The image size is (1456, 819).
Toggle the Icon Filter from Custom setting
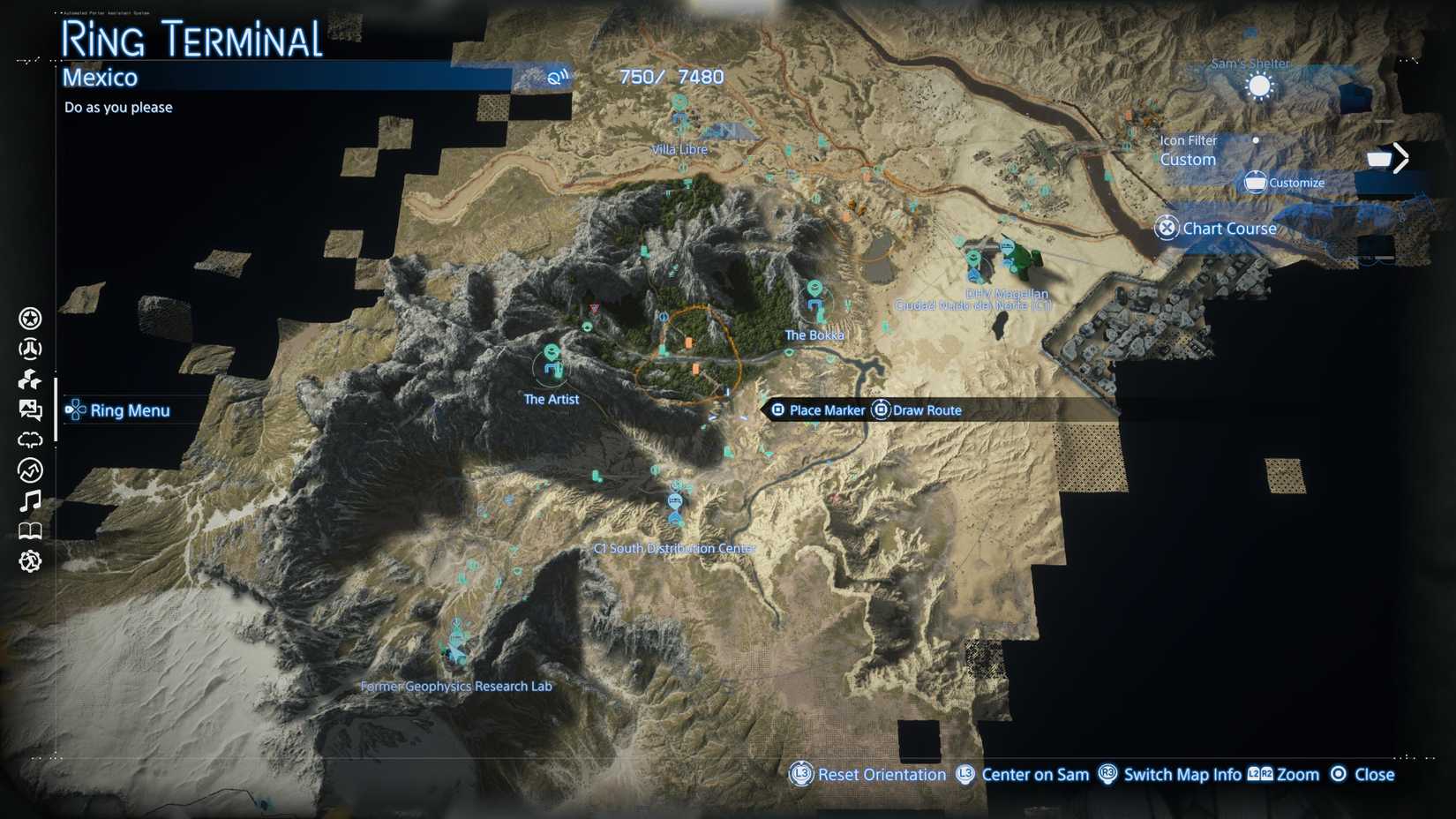click(x=1188, y=150)
